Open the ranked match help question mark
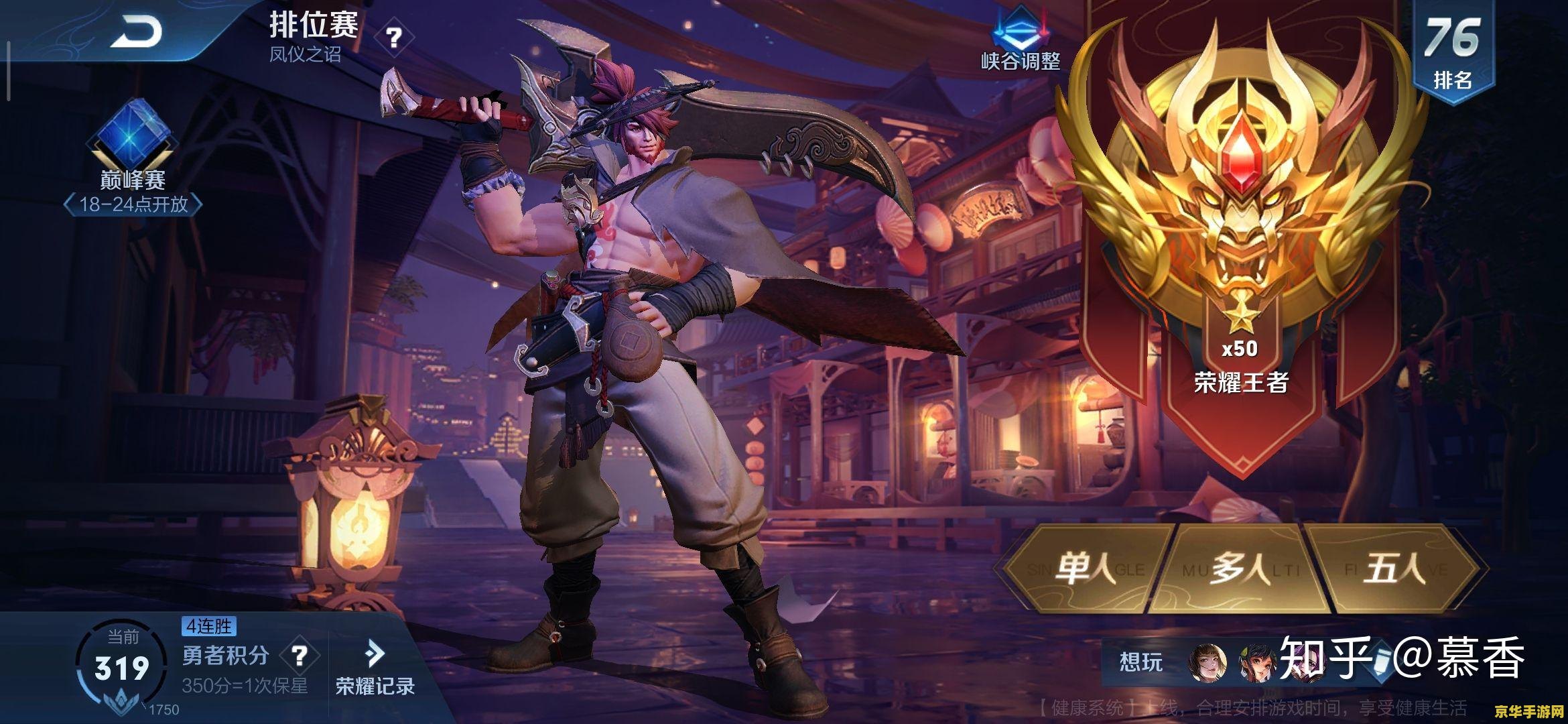The image size is (1568, 724). coord(394,38)
